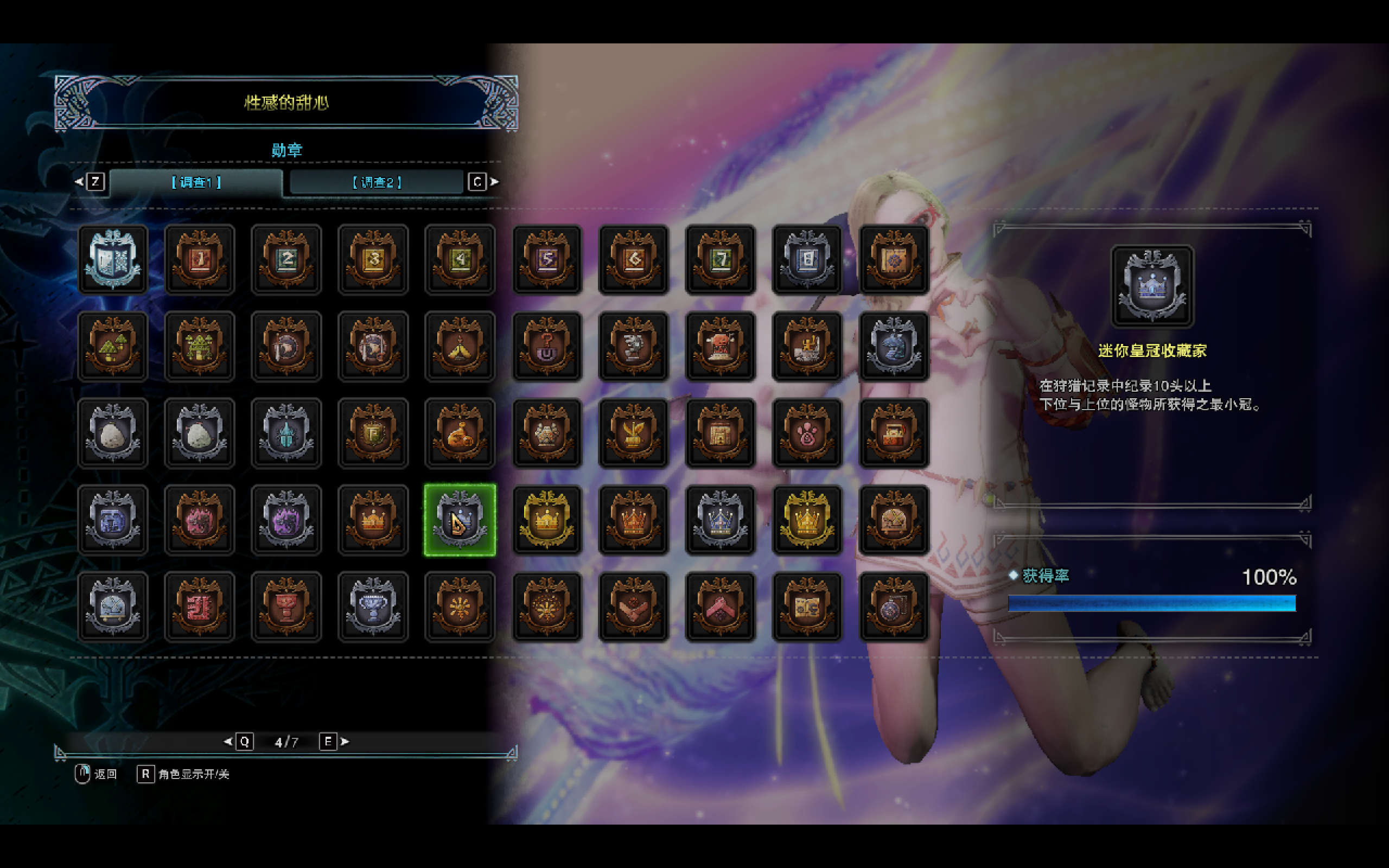Choose the question mark magnet medal
The width and height of the screenshot is (1389, 868).
546,346
